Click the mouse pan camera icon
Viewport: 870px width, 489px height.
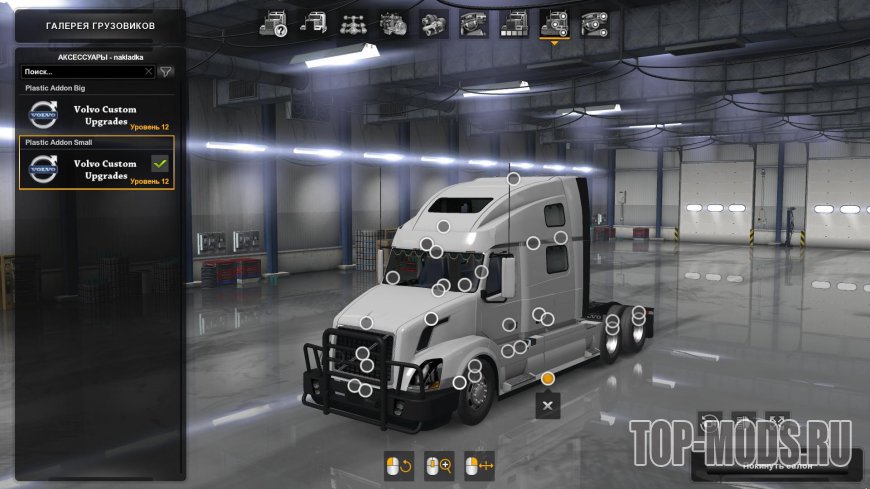[x=480, y=465]
